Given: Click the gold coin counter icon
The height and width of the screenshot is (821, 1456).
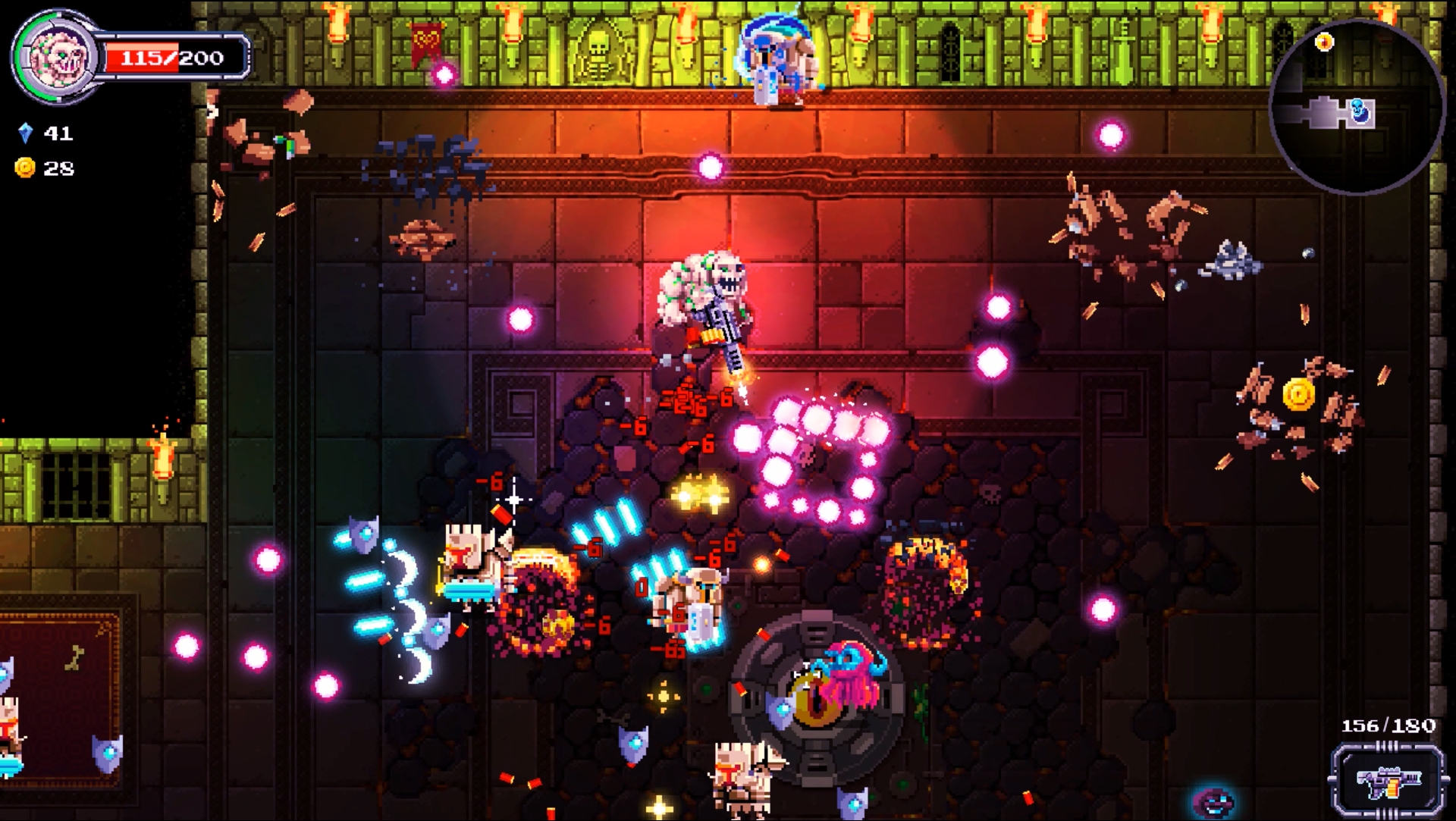Looking at the screenshot, I should click(x=25, y=168).
